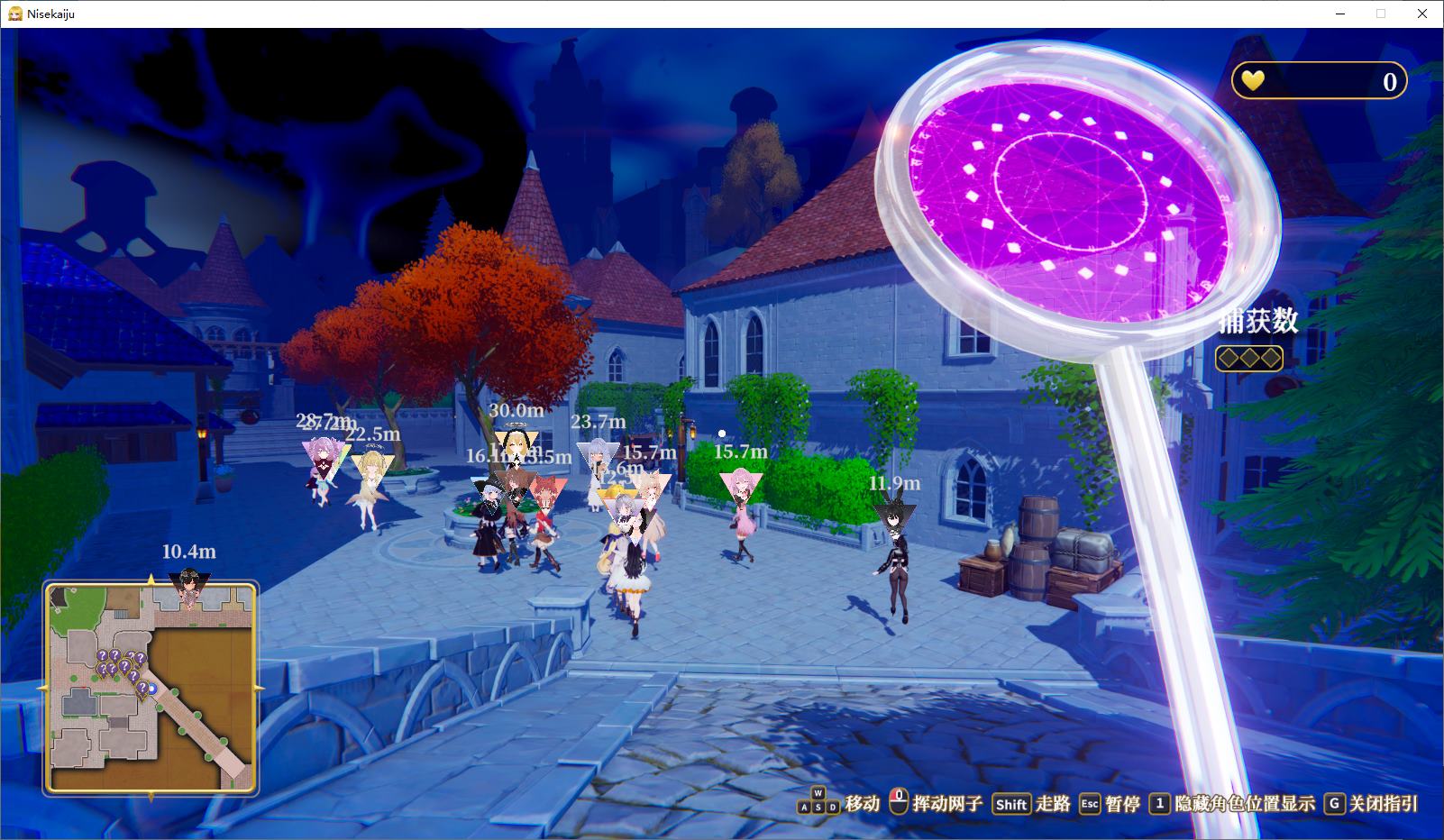This screenshot has width=1444, height=840.
Task: Click the heart icon on the top-right counter
Action: (1251, 81)
